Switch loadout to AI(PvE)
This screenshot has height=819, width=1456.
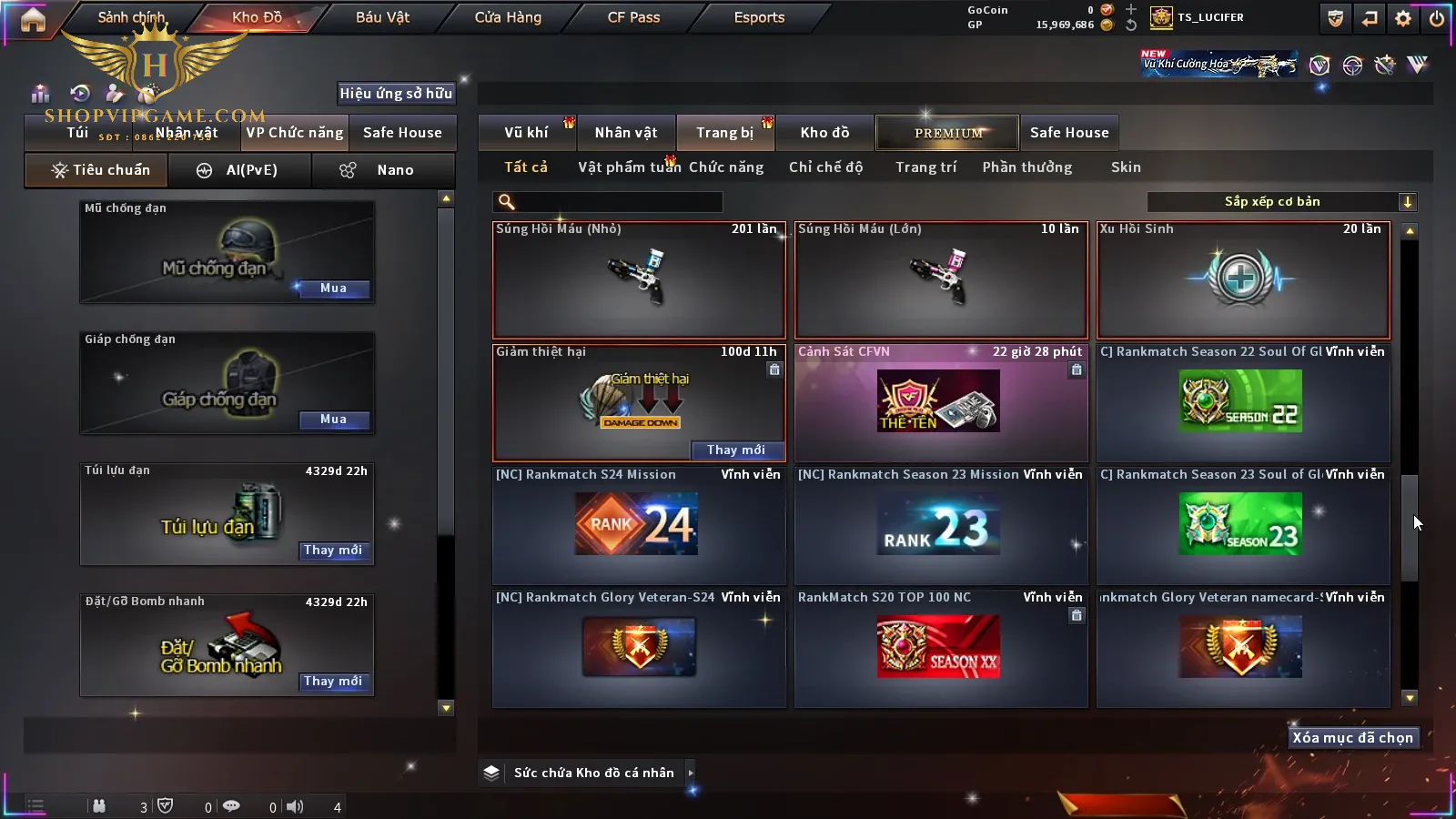[240, 170]
